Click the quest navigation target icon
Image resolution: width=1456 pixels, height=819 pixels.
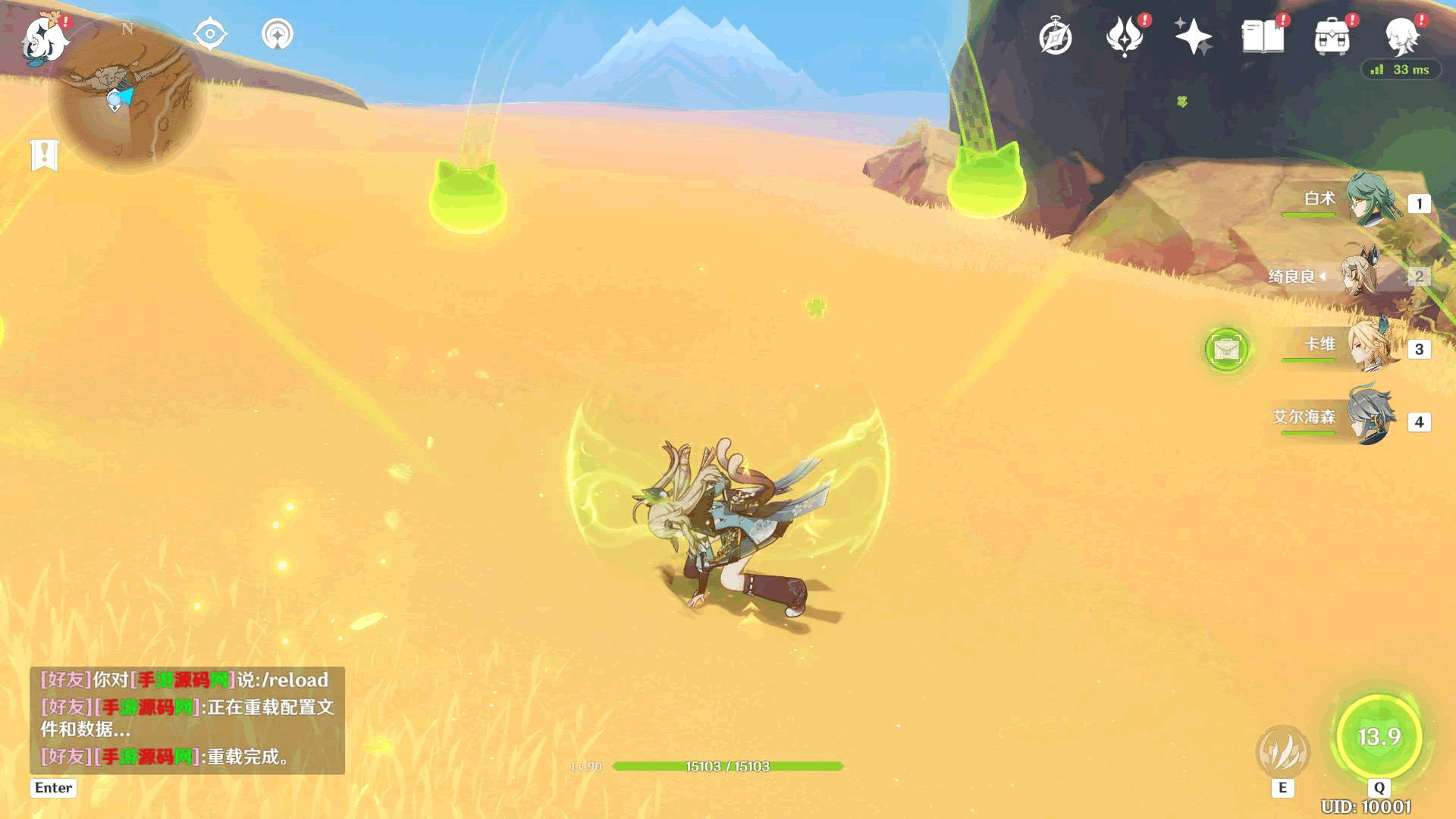(210, 34)
